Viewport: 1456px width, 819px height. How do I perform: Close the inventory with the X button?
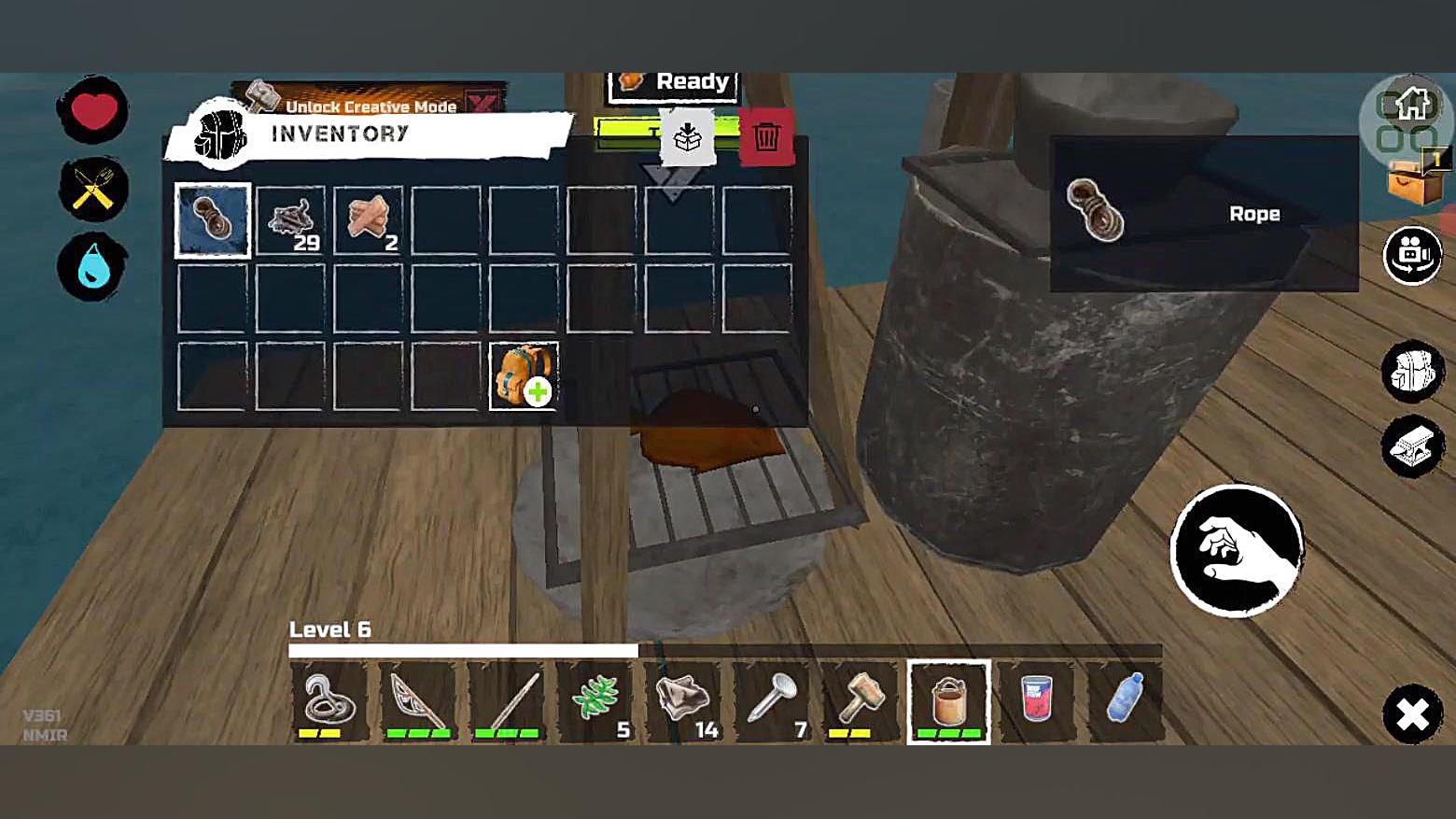[1412, 714]
